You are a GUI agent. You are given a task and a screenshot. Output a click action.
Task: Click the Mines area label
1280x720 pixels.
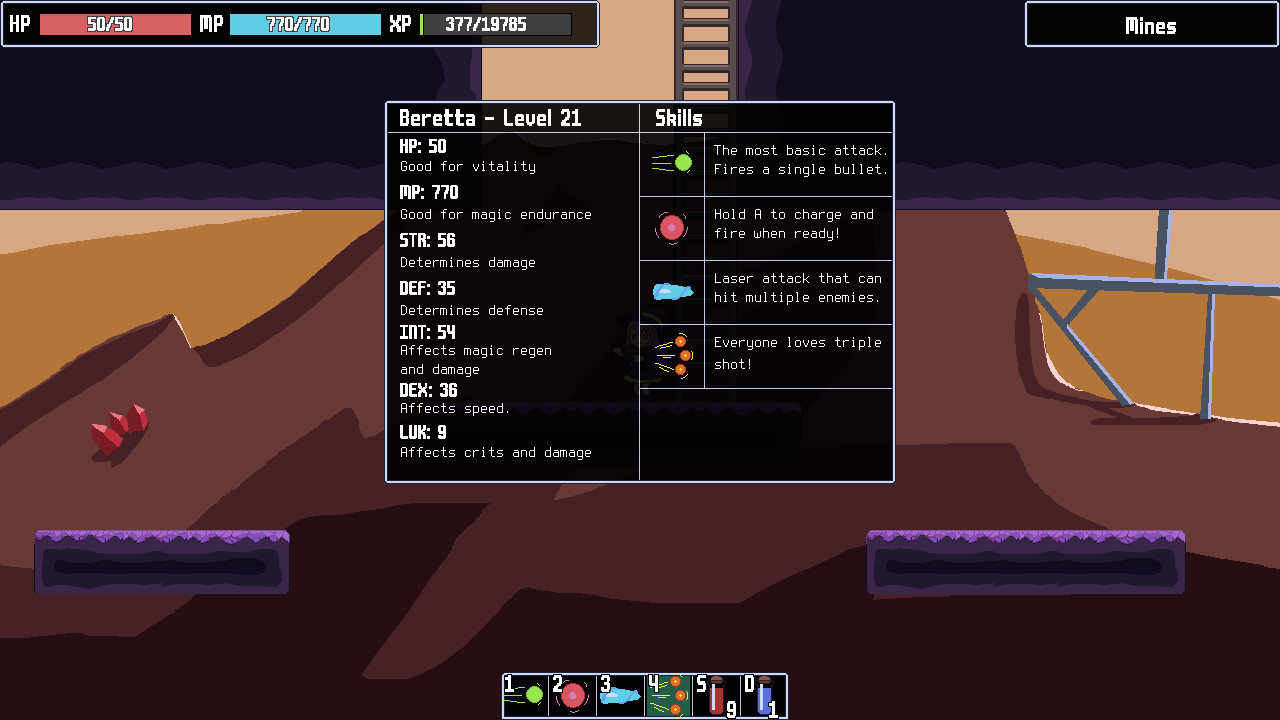1149,24
